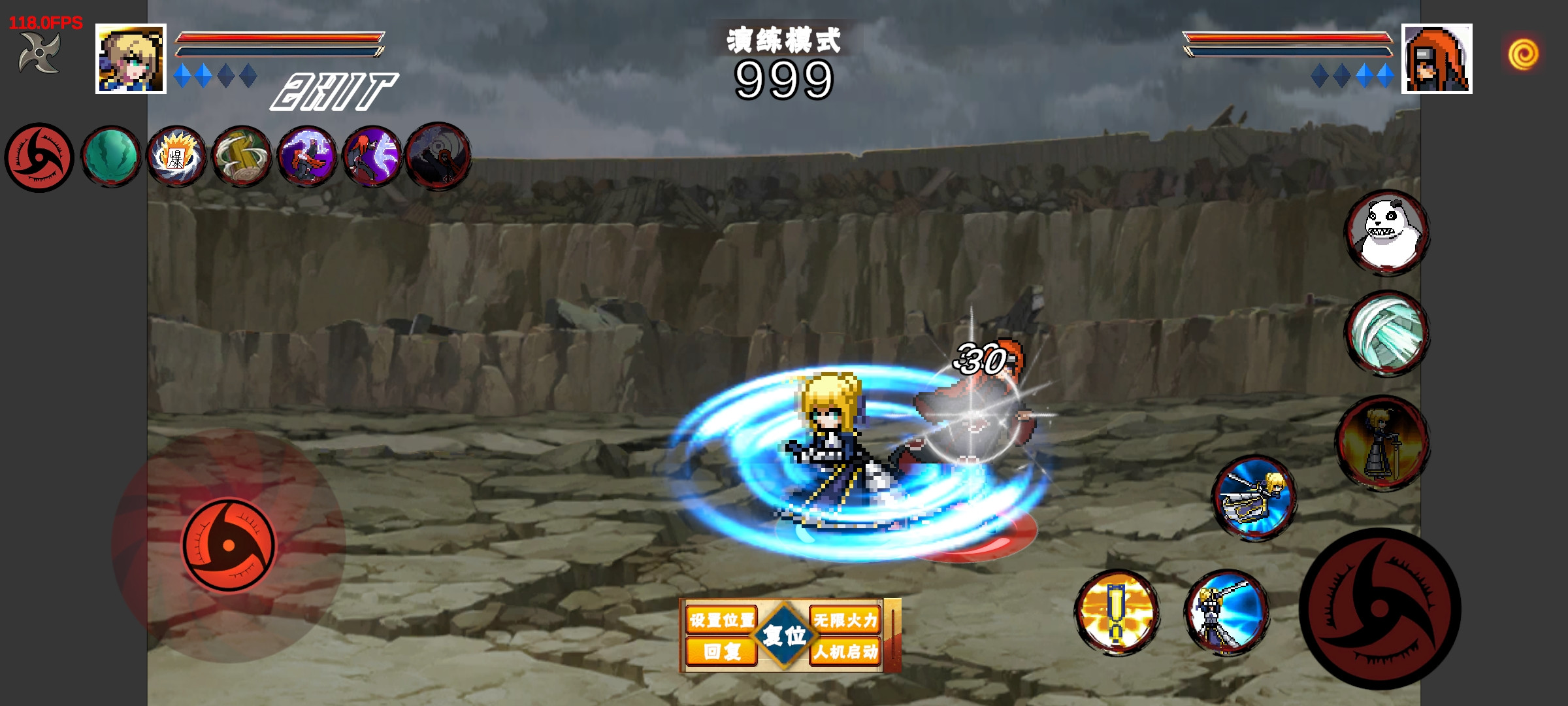The height and width of the screenshot is (706, 1568).
Task: Click the small red Sharingan icon
Action: [39, 158]
